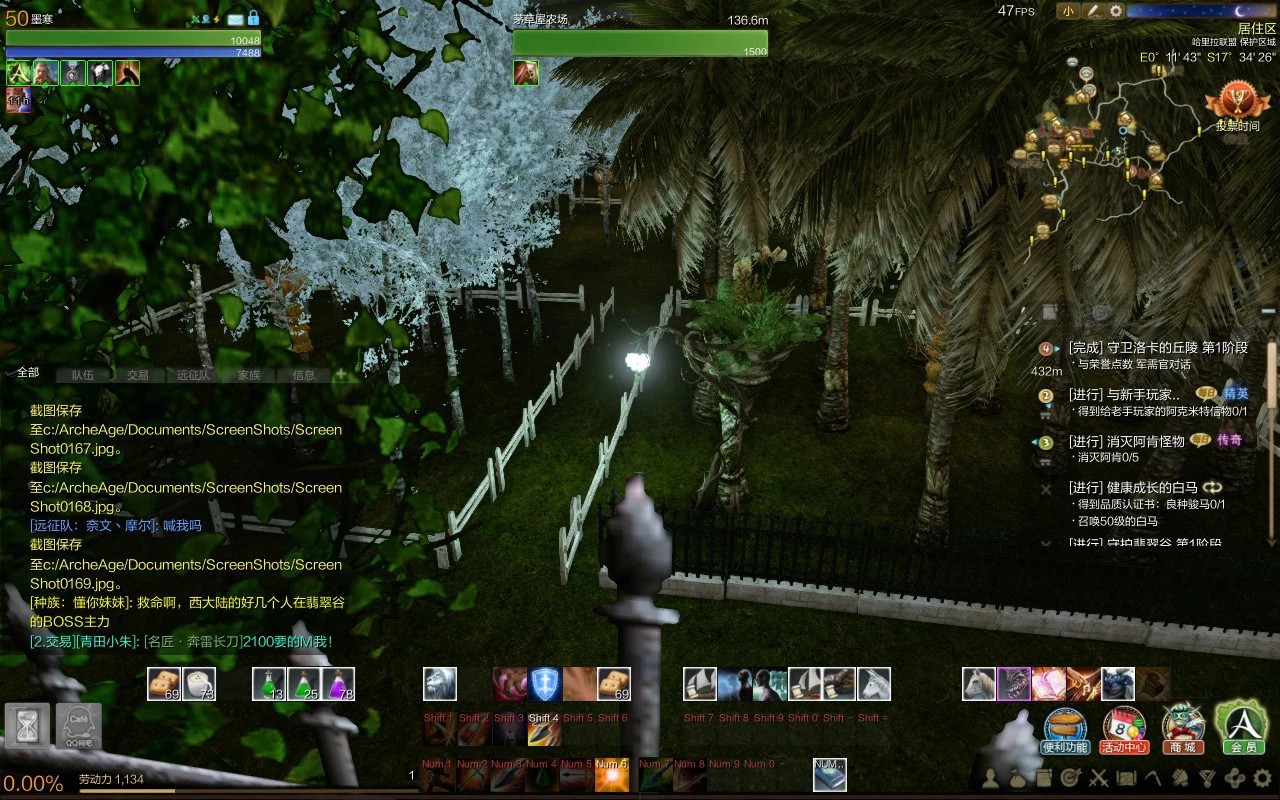This screenshot has height=800, width=1280.
Task: Open the gear settings icon in bottom menu bar
Action: 1262,777
